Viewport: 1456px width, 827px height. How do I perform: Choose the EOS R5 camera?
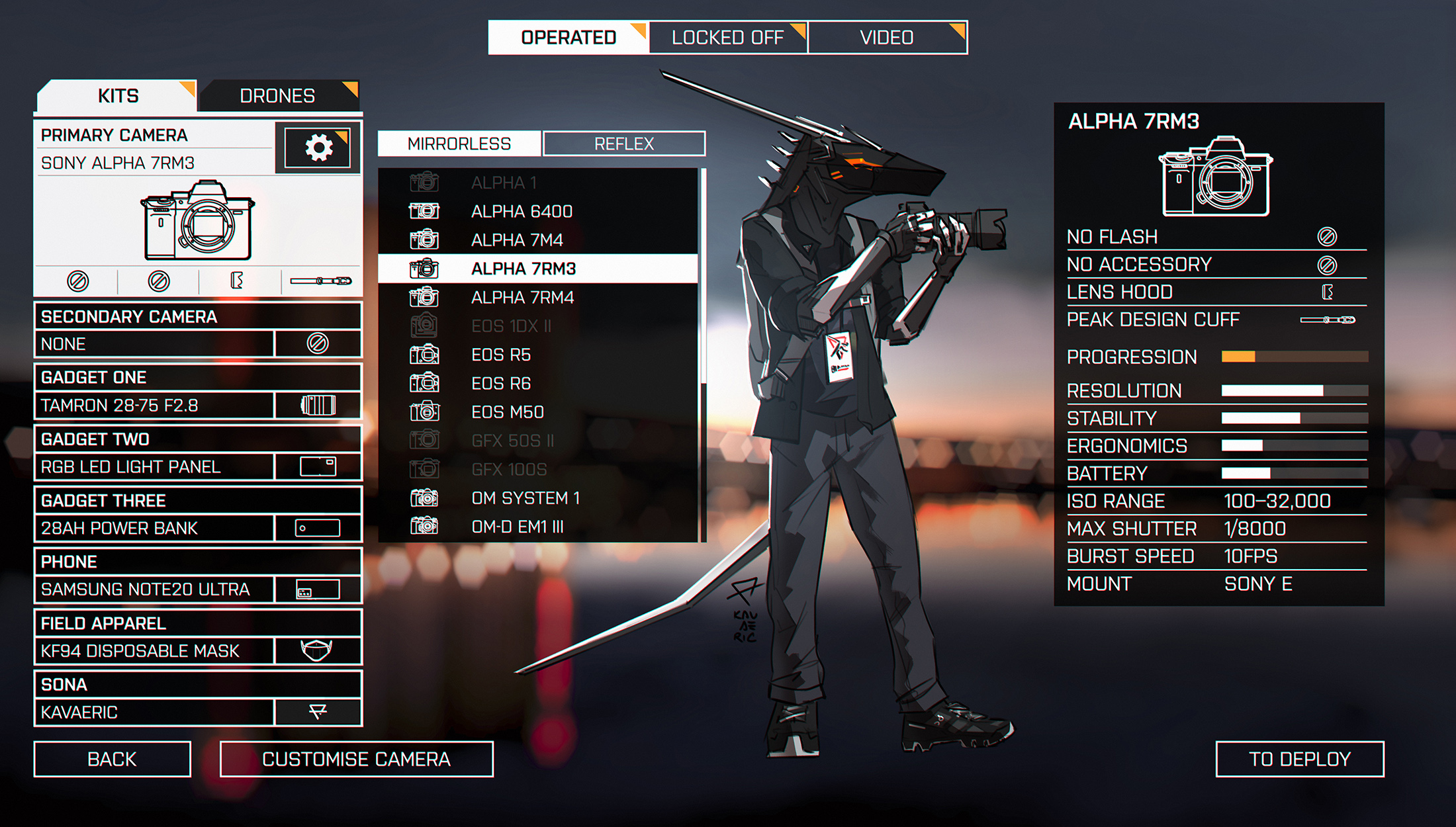click(501, 355)
